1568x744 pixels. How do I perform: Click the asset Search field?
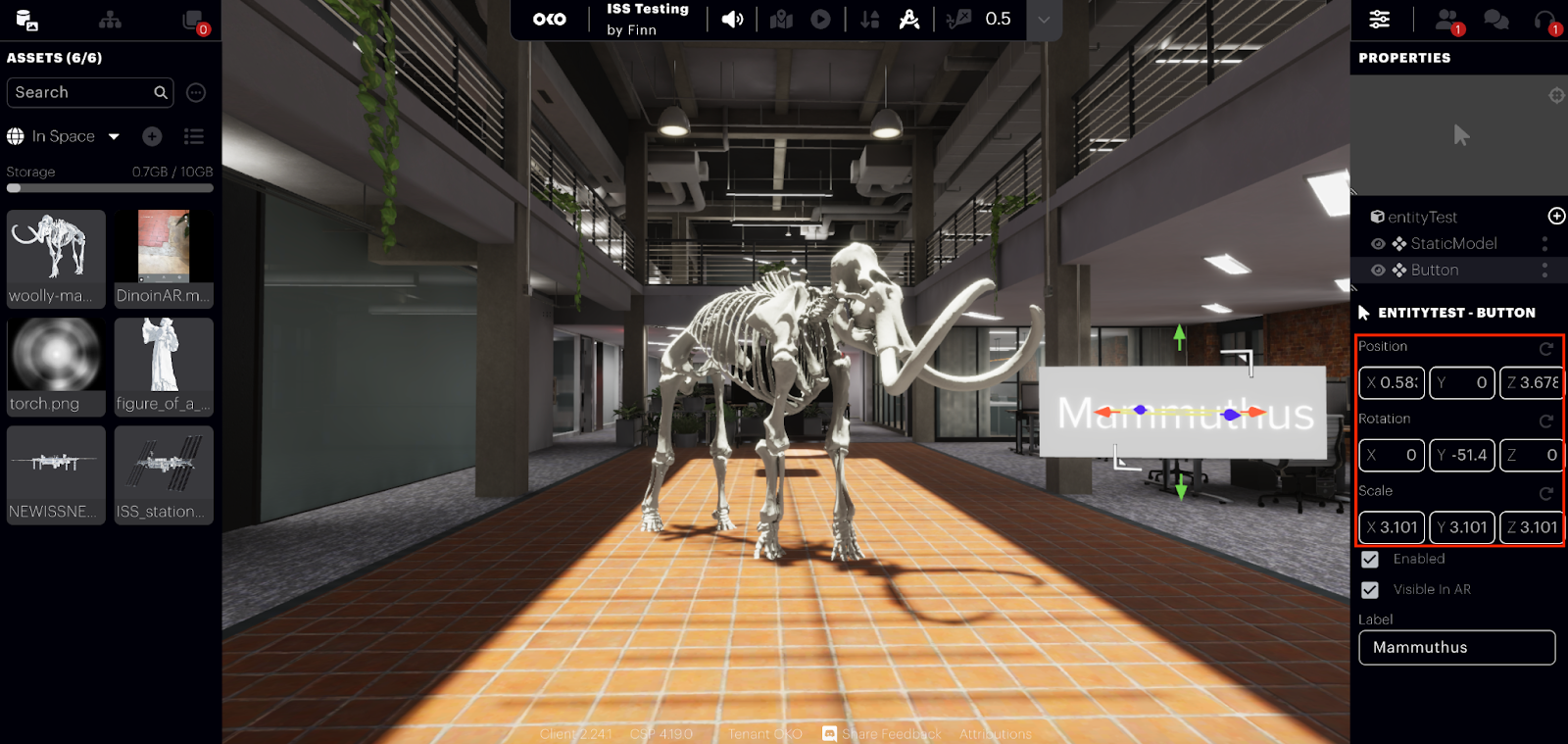pyautogui.click(x=81, y=92)
